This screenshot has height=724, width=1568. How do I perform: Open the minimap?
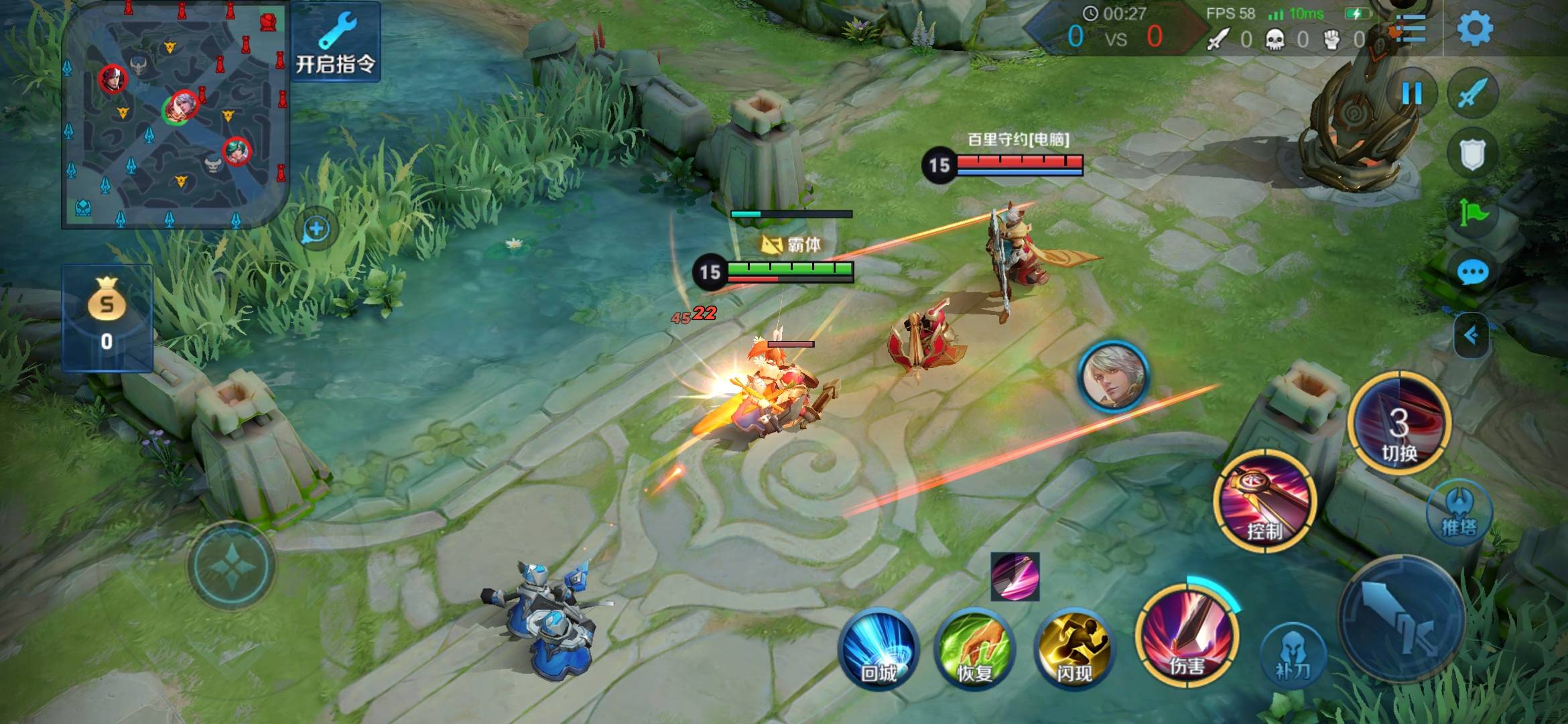pyautogui.click(x=176, y=114)
